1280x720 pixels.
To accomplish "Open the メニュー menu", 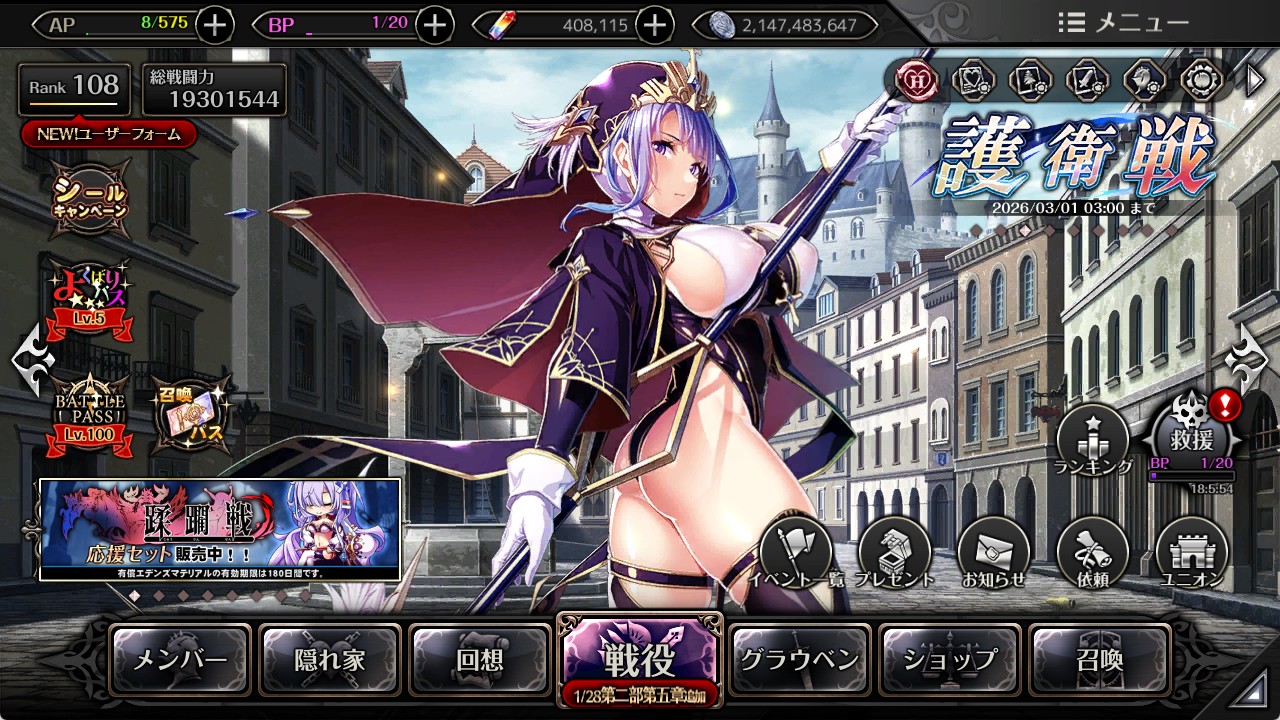I will click(1123, 23).
